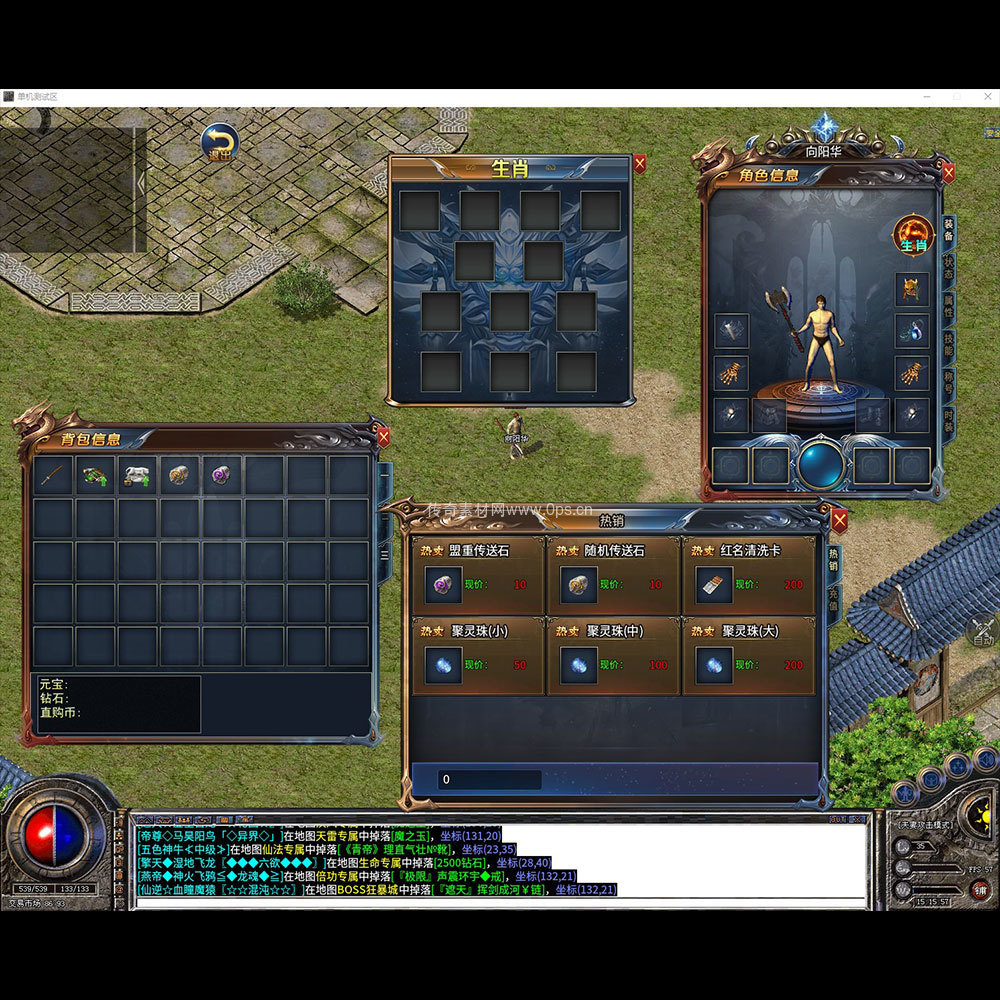Screen dimensions: 1000x1000
Task: Click the 退出 exit arrow button
Action: click(217, 142)
